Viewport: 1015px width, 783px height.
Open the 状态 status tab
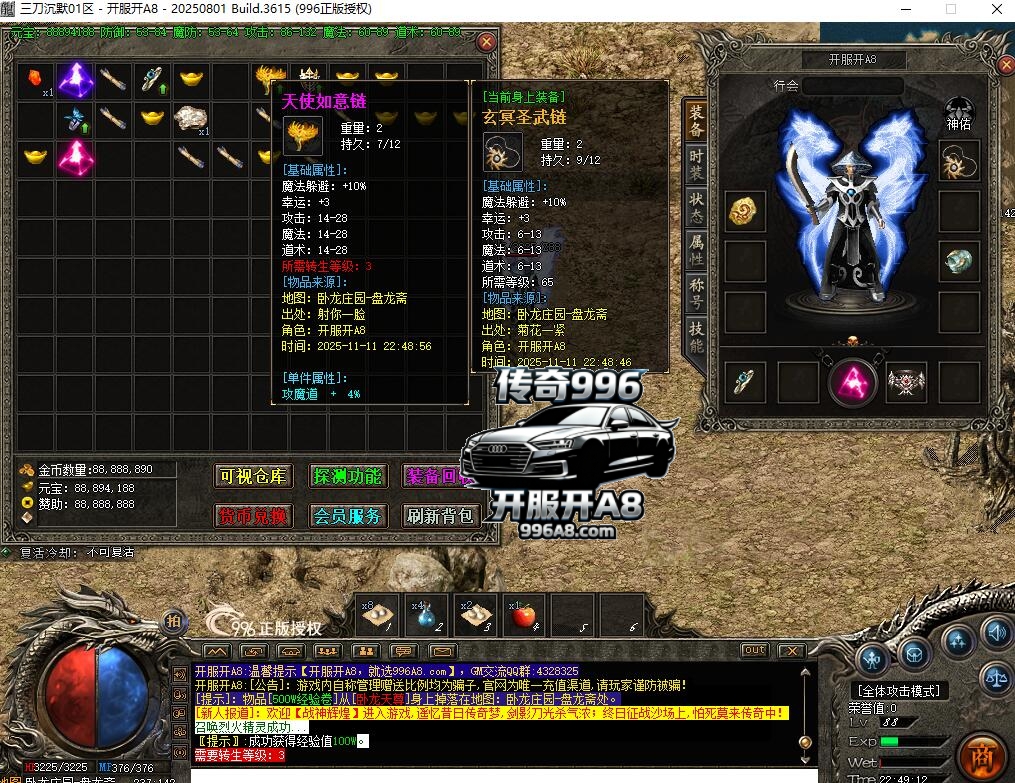click(x=695, y=209)
